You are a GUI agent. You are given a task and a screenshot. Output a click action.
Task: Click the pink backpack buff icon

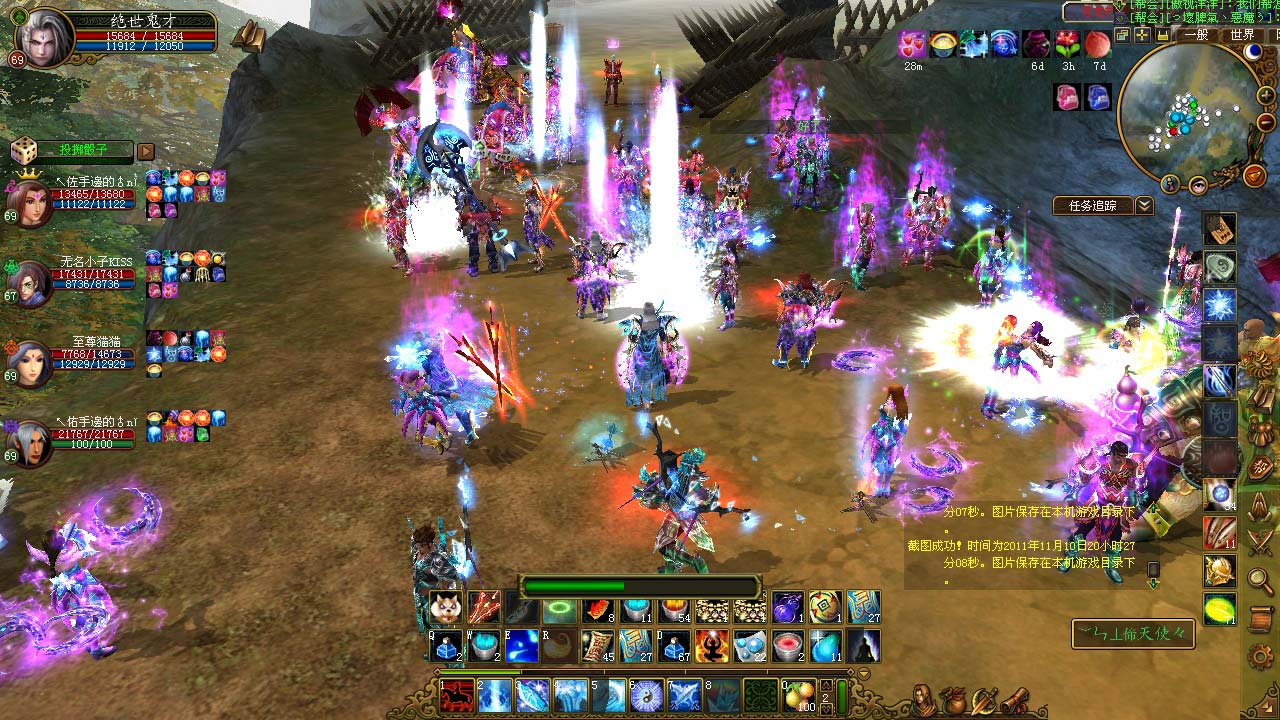1067,97
